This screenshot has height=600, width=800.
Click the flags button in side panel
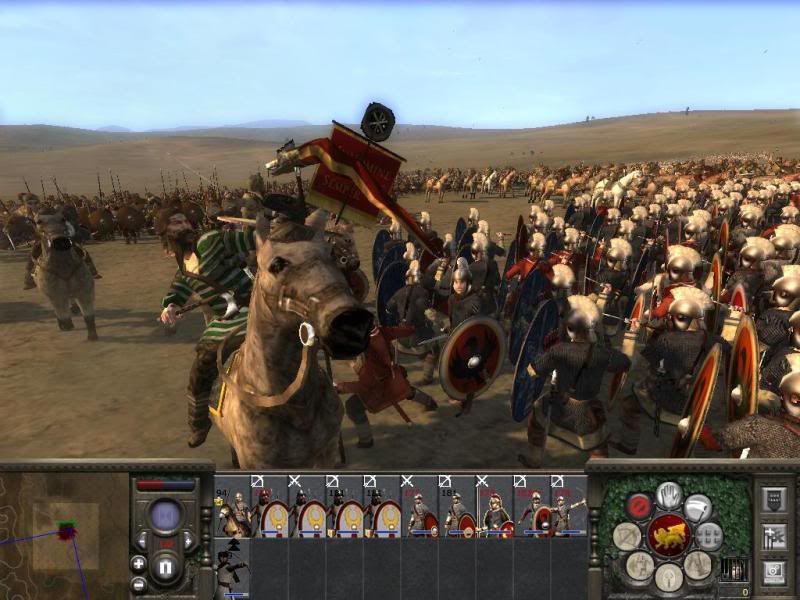click(773, 536)
